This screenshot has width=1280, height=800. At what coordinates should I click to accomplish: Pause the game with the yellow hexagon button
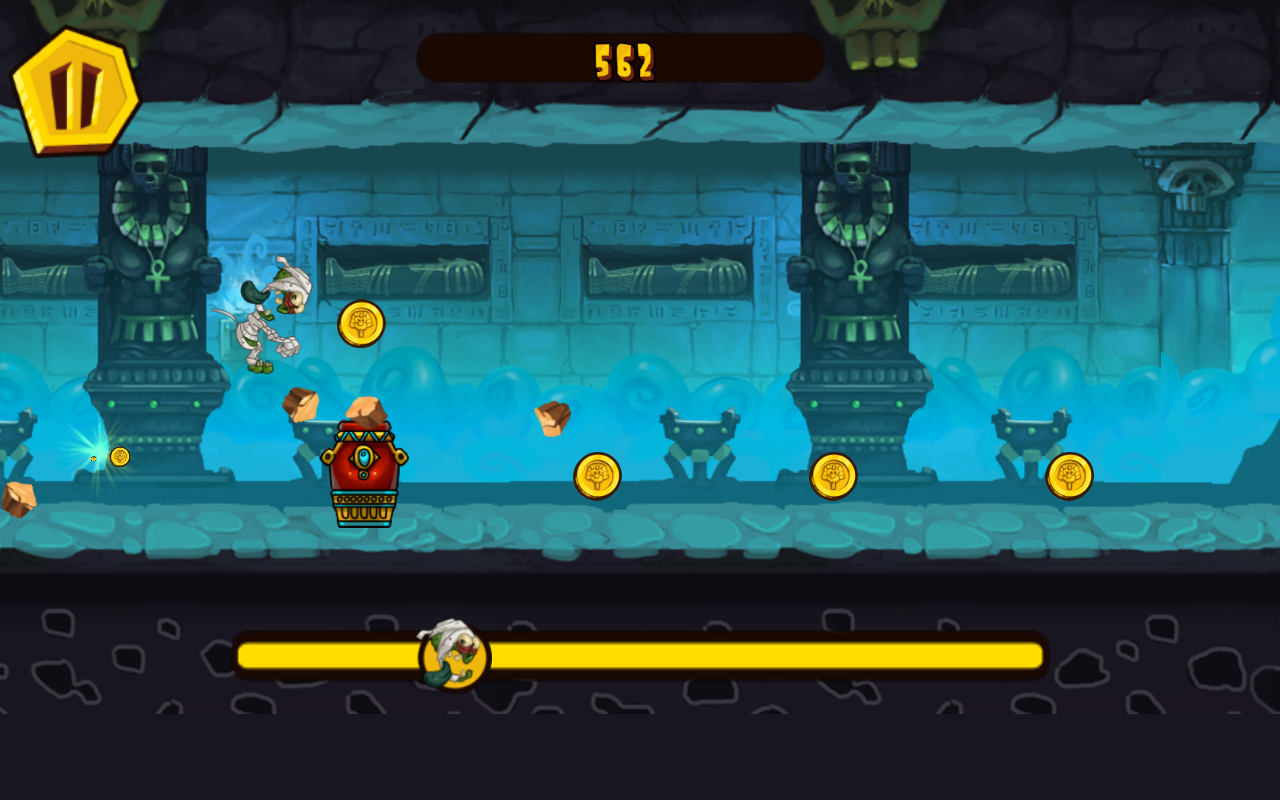pos(76,92)
